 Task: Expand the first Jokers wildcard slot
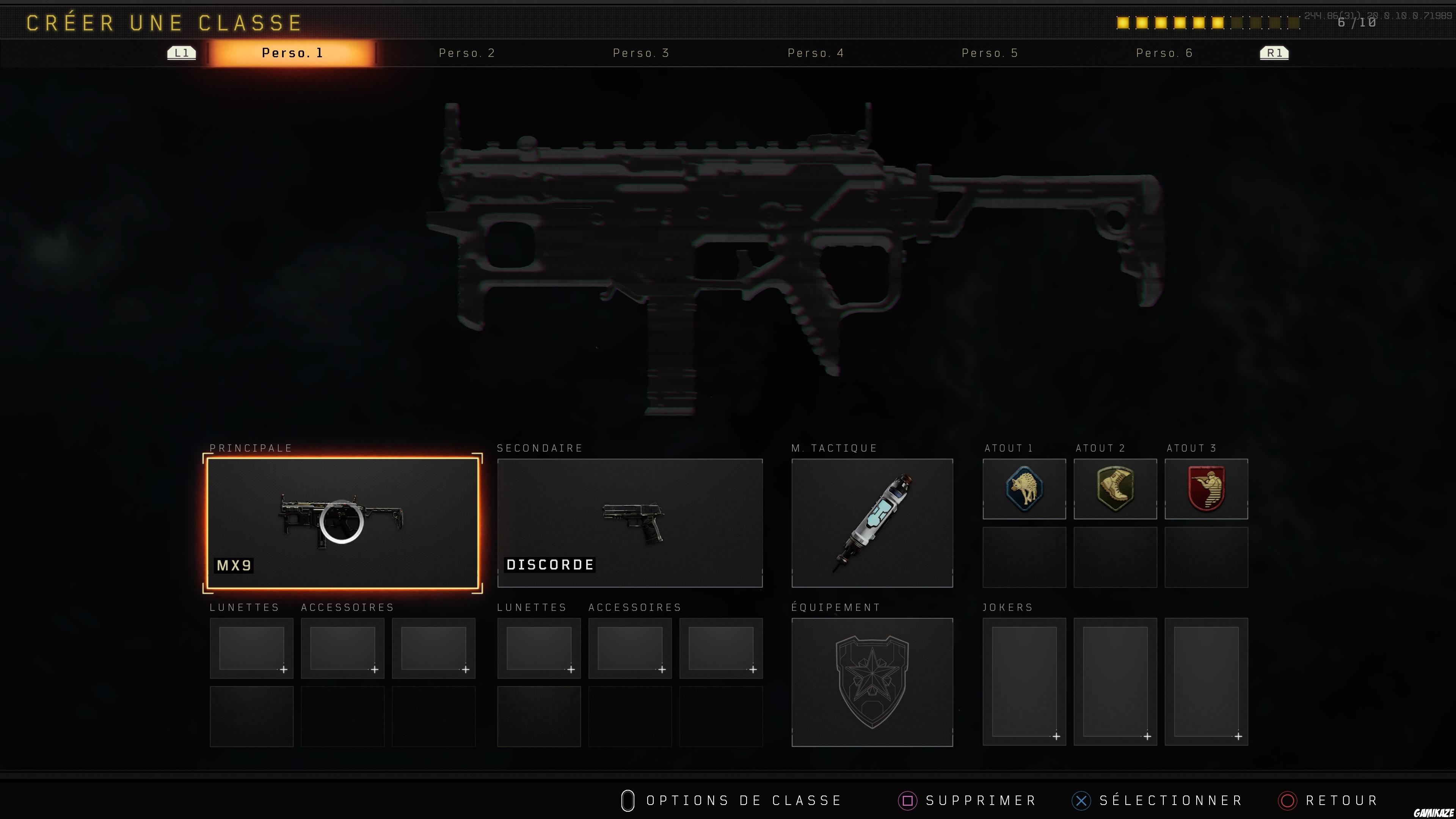tap(1024, 681)
